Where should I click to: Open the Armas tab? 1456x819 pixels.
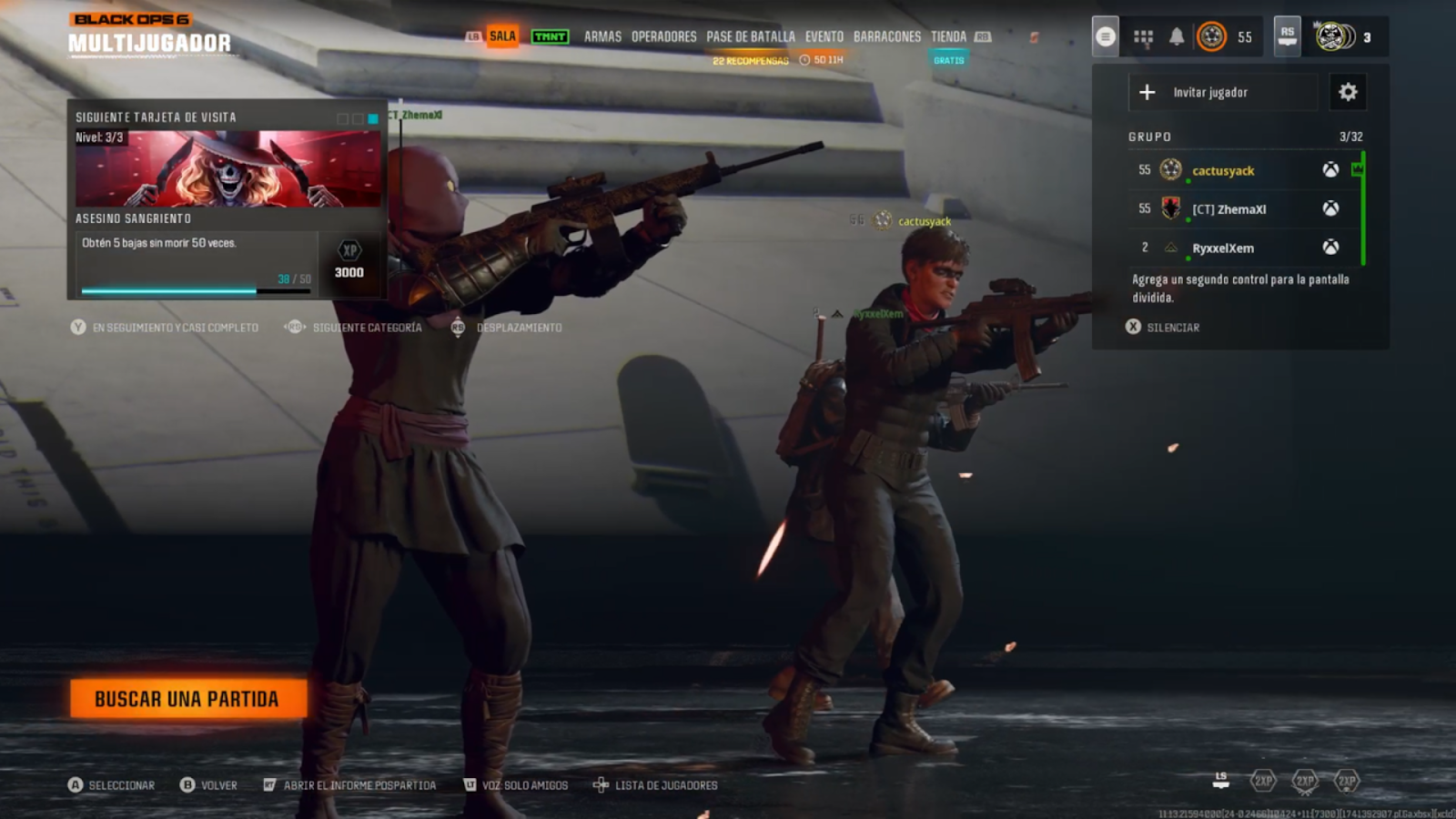(602, 36)
